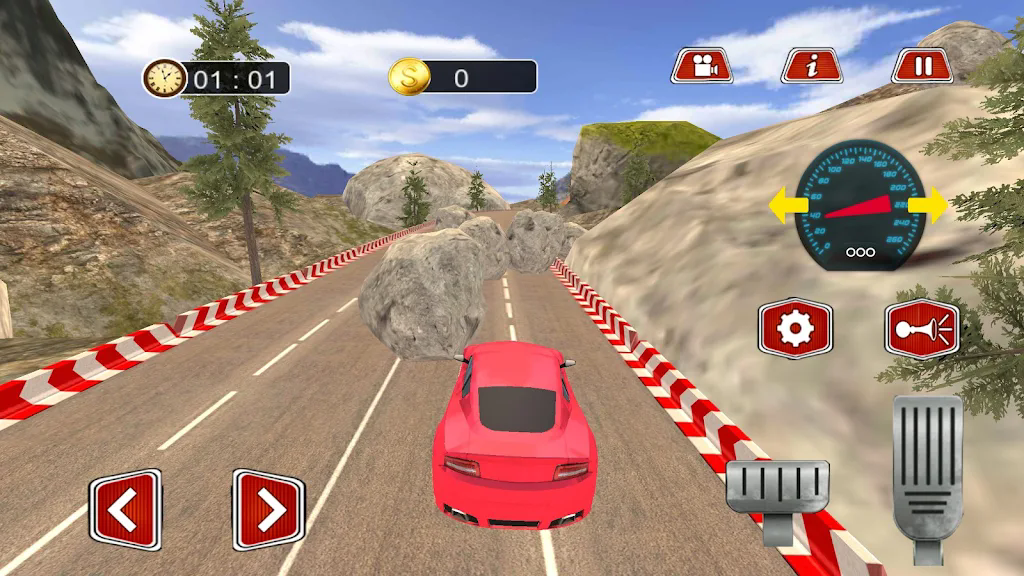Activate the left yellow turn indicator arrow
Screen dimensions: 1024x576
pyautogui.click(x=784, y=207)
